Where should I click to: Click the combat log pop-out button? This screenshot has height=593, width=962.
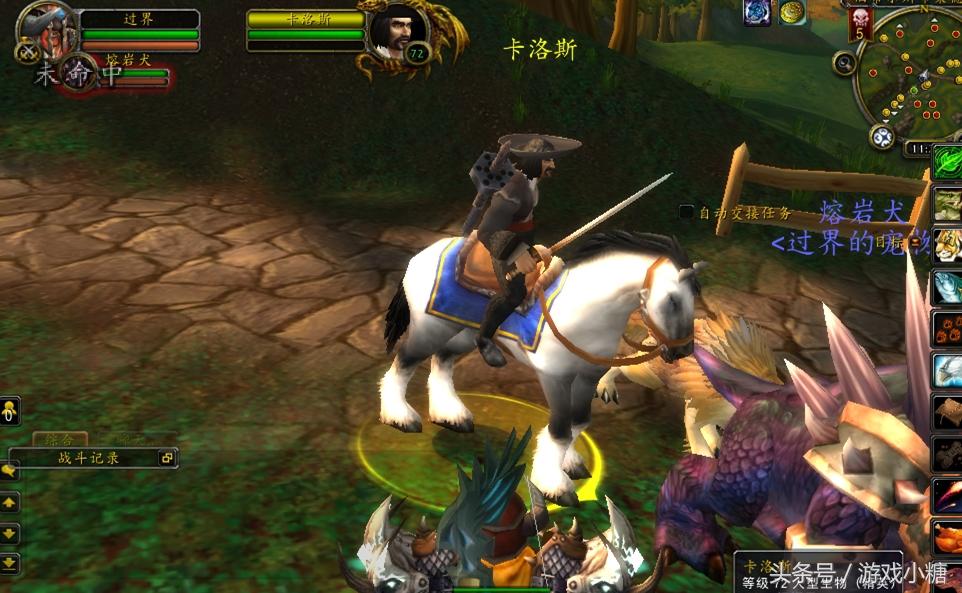click(167, 458)
